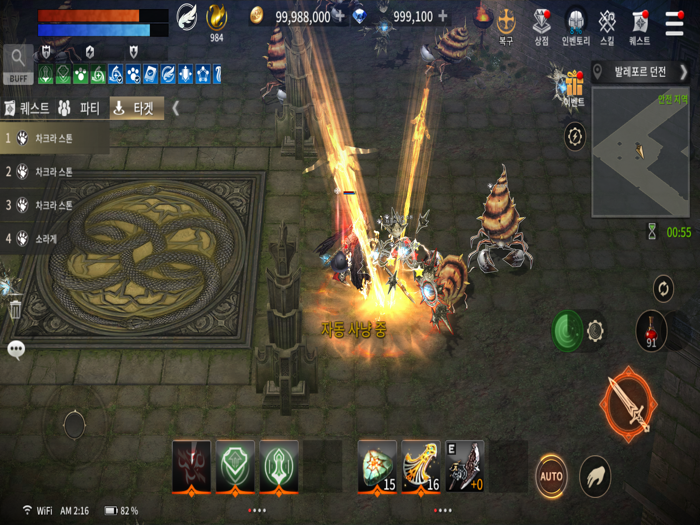Open the 이벤트 gift box
Image resolution: width=700 pixels, height=525 pixels.
[x=573, y=87]
